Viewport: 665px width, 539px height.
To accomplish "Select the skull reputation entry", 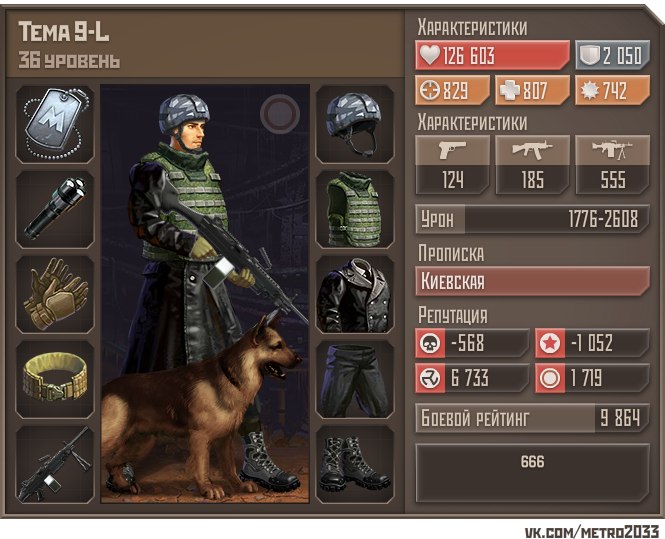I will point(473,344).
